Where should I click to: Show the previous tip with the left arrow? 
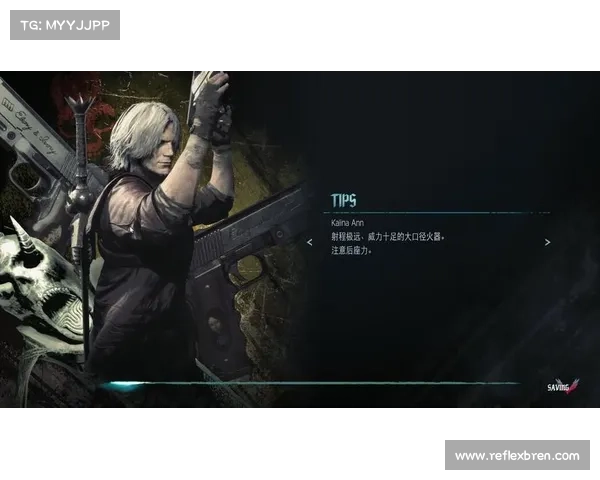310,242
